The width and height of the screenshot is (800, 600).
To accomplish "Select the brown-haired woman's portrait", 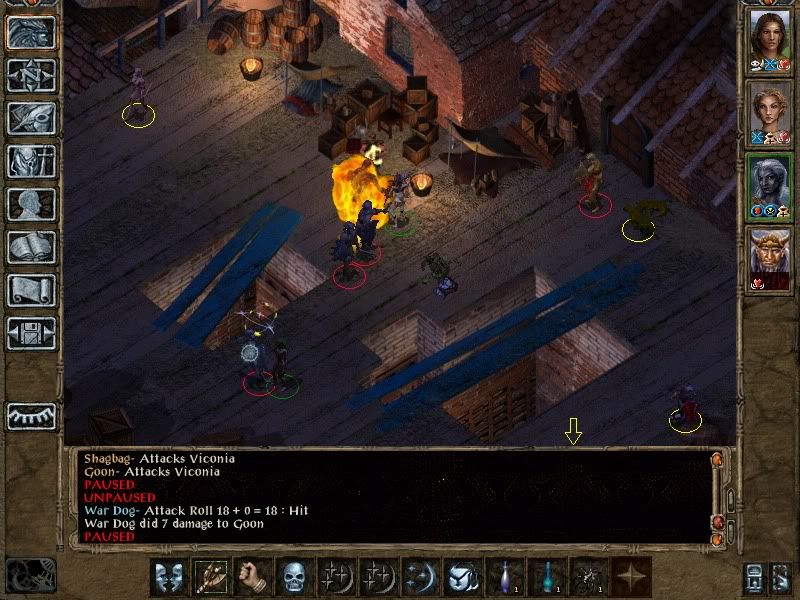I will click(769, 42).
